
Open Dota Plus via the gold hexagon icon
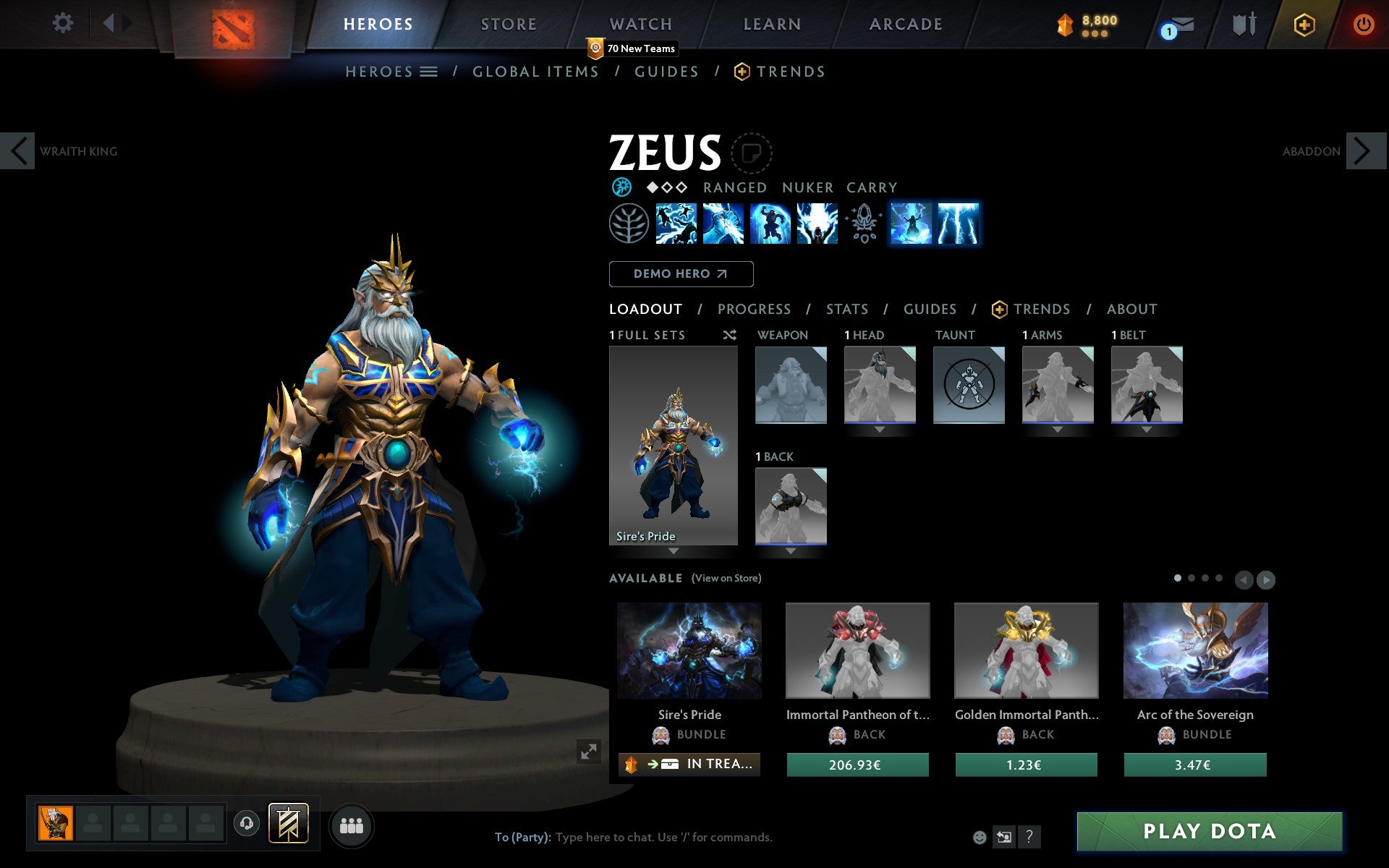pos(1303,24)
